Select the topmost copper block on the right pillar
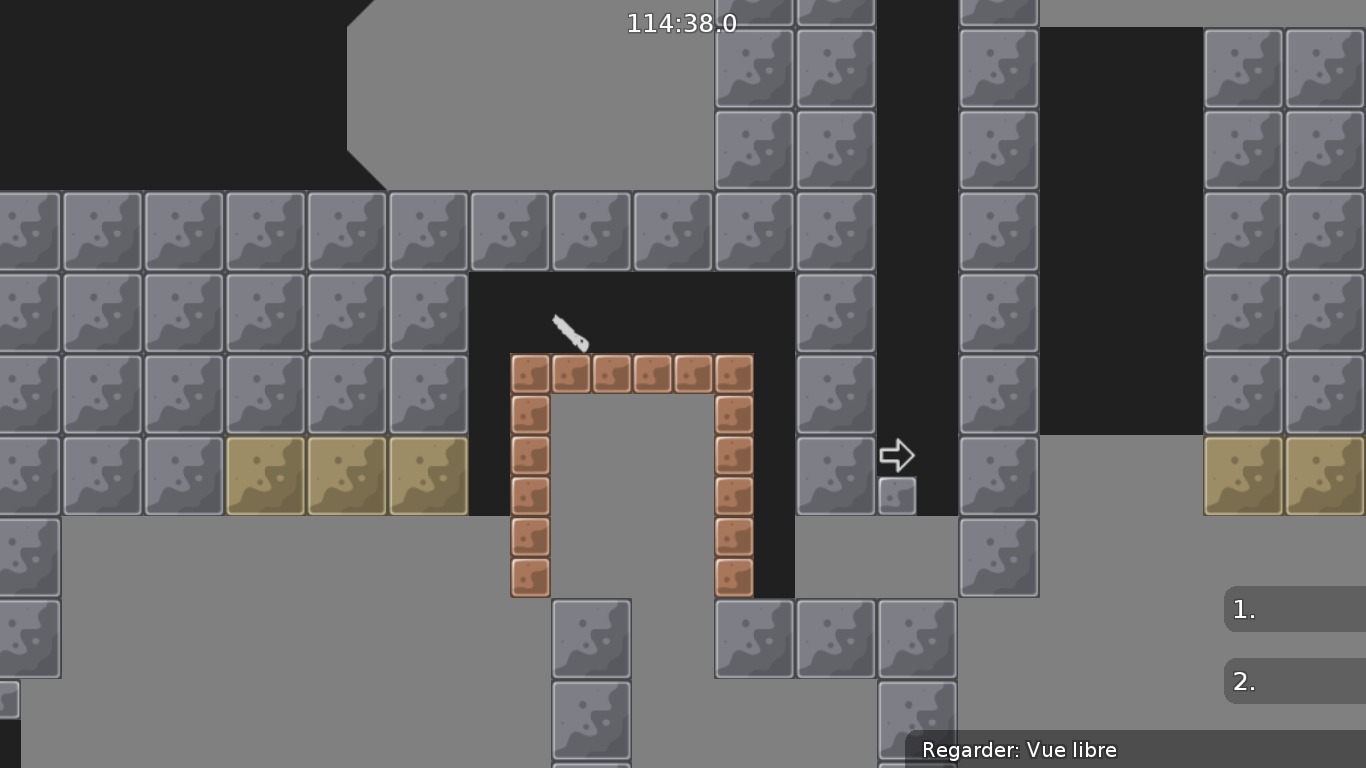Image resolution: width=1366 pixels, height=768 pixels. point(735,373)
